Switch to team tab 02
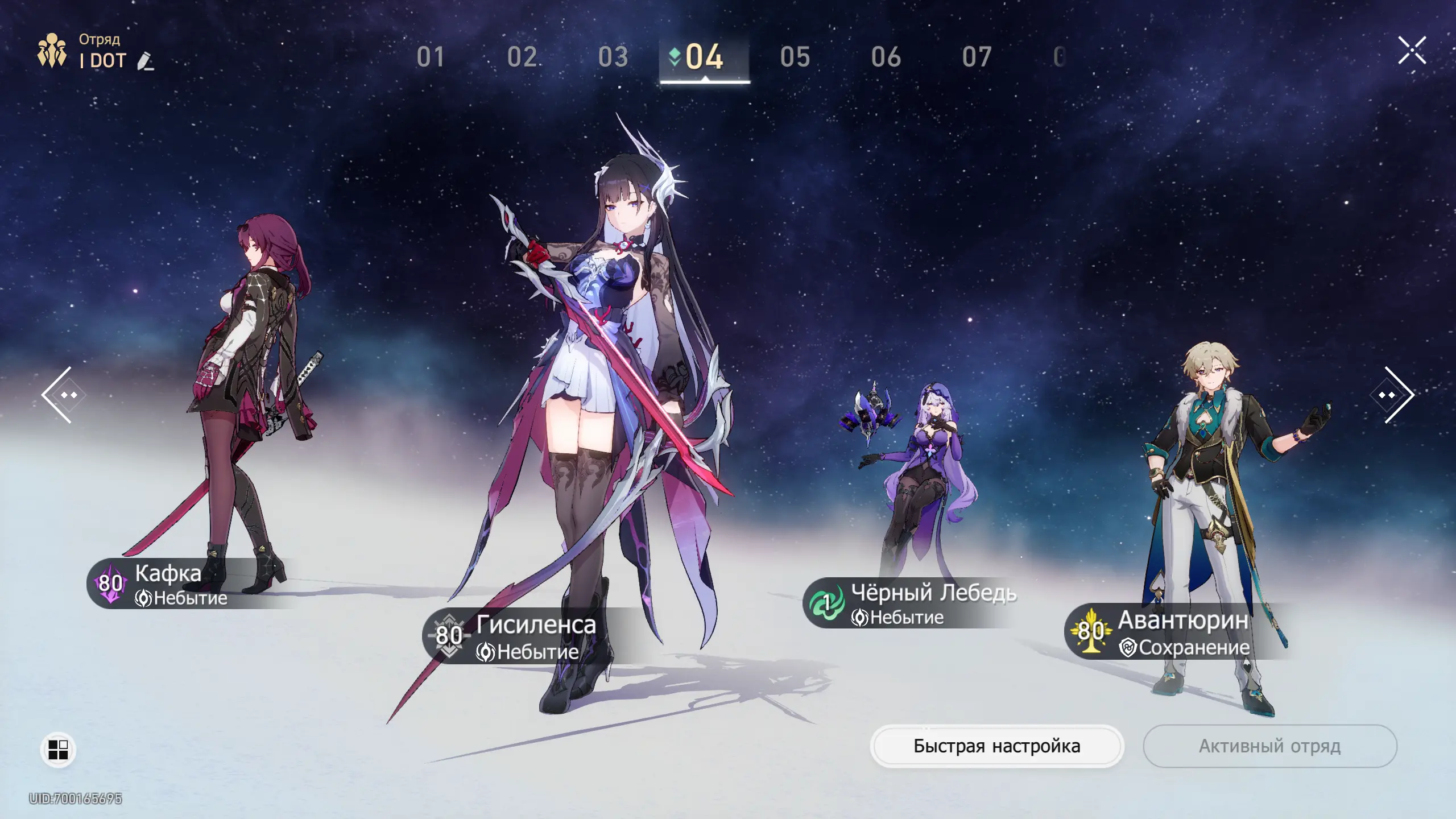 click(x=522, y=57)
